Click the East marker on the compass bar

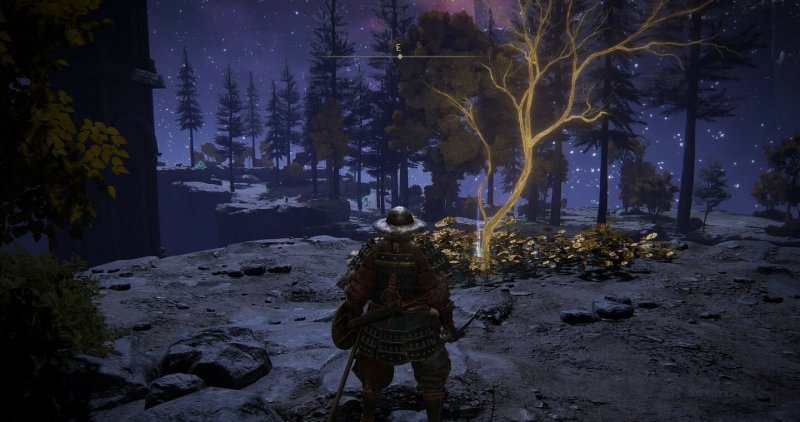pos(399,47)
